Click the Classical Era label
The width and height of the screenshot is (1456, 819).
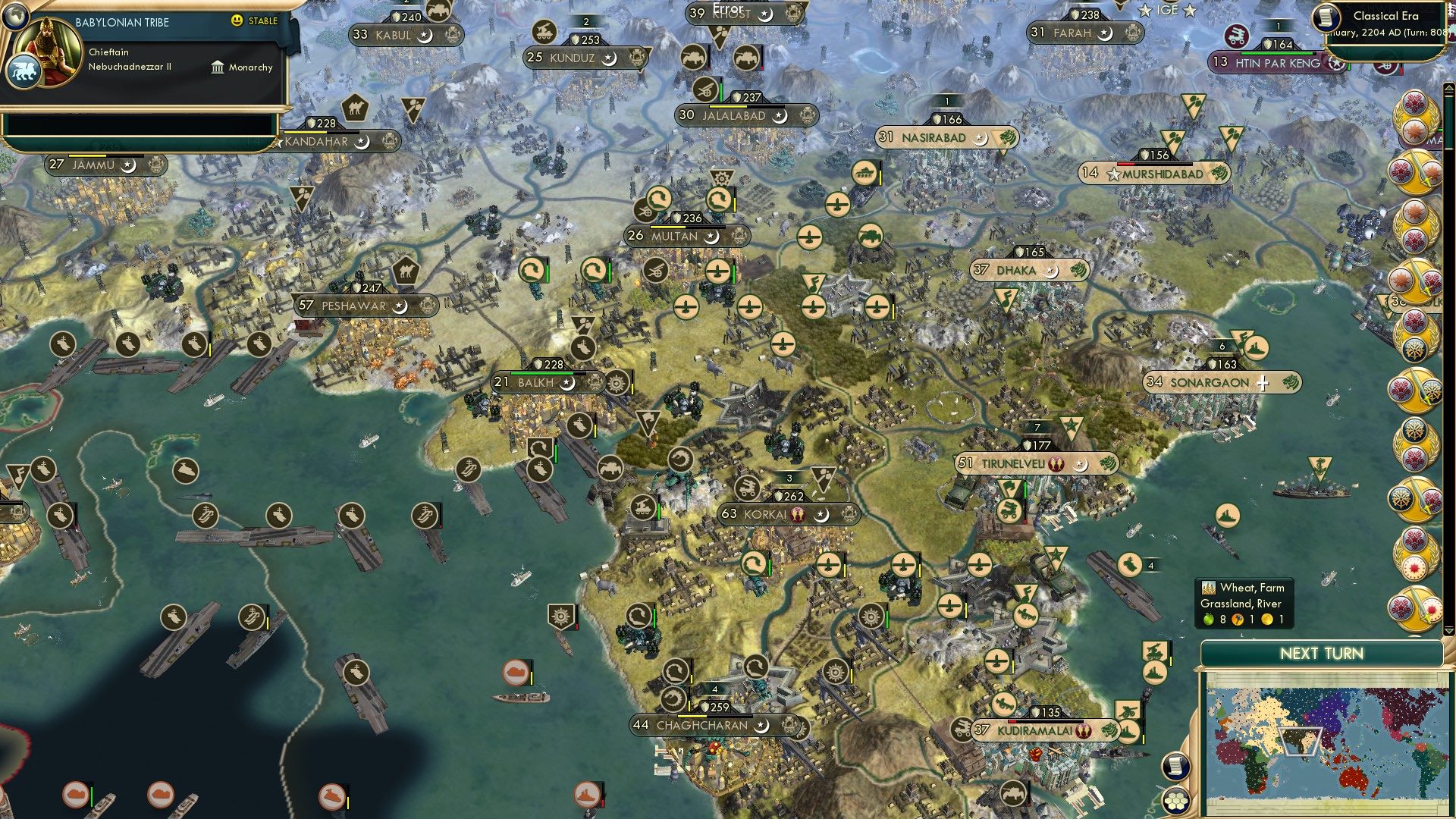coord(1388,15)
